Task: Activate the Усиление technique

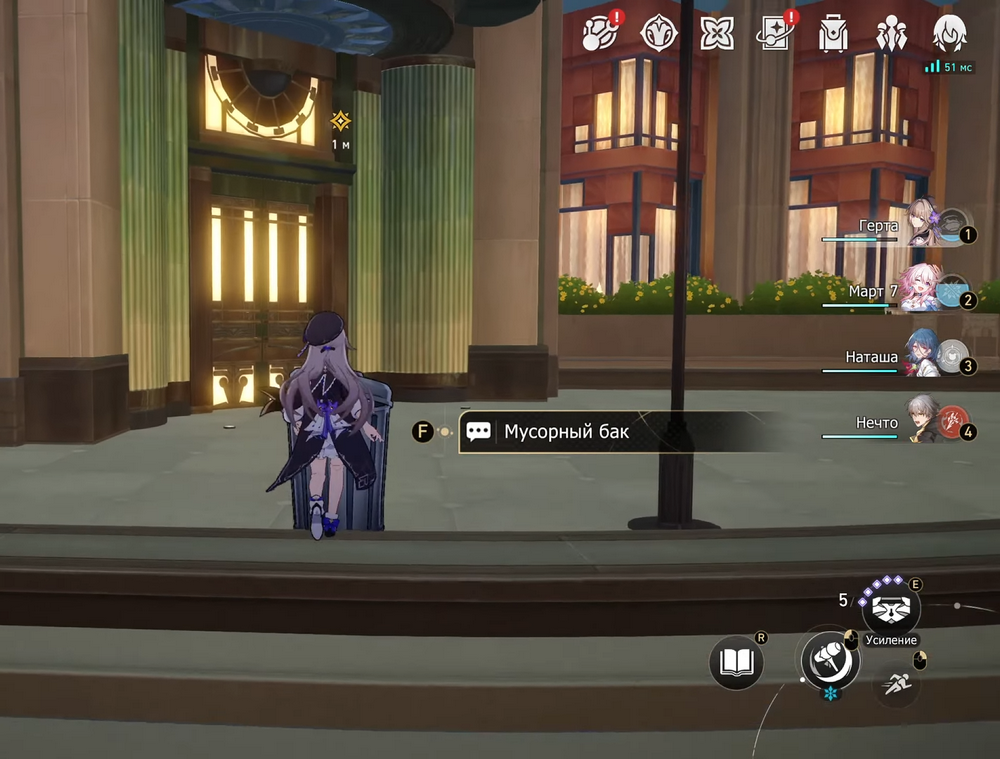Action: tap(890, 607)
